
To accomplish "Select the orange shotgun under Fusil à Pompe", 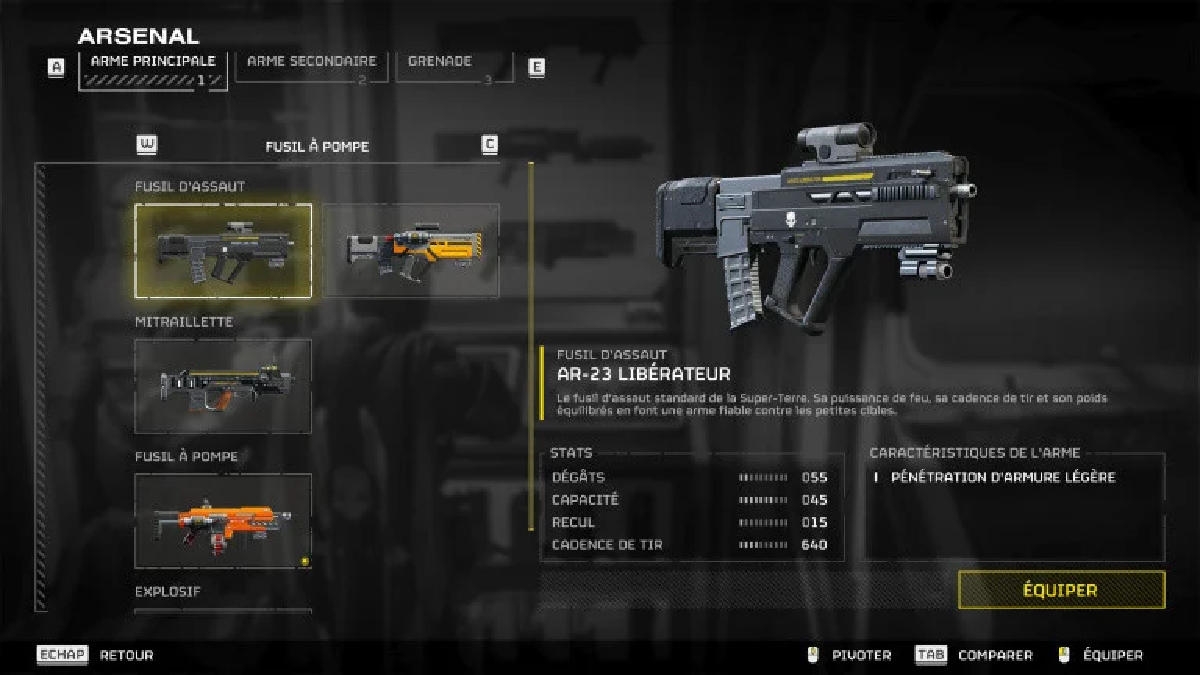I will (223, 520).
